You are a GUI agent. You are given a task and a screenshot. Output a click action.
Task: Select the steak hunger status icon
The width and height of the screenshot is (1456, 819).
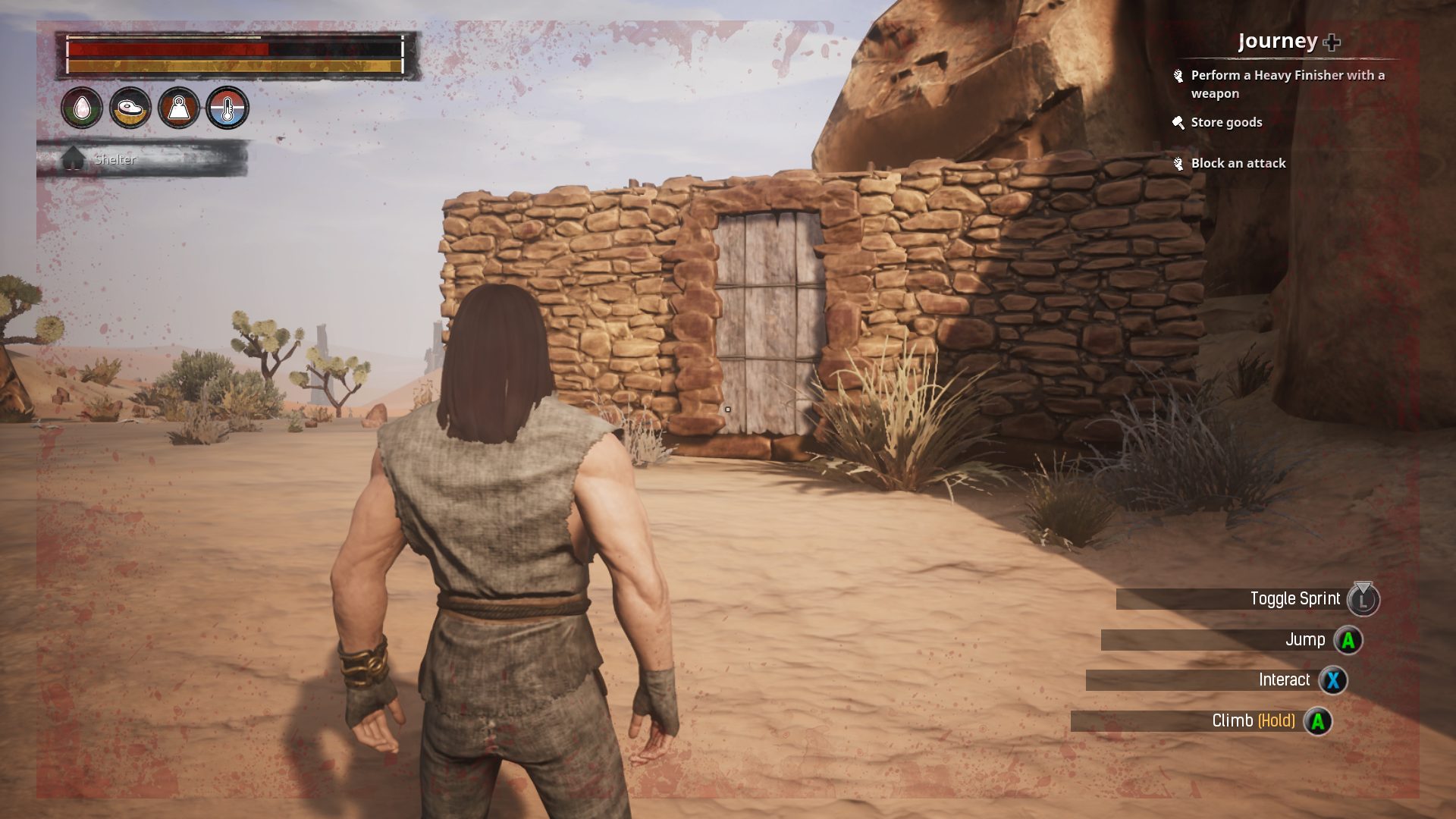click(x=130, y=108)
